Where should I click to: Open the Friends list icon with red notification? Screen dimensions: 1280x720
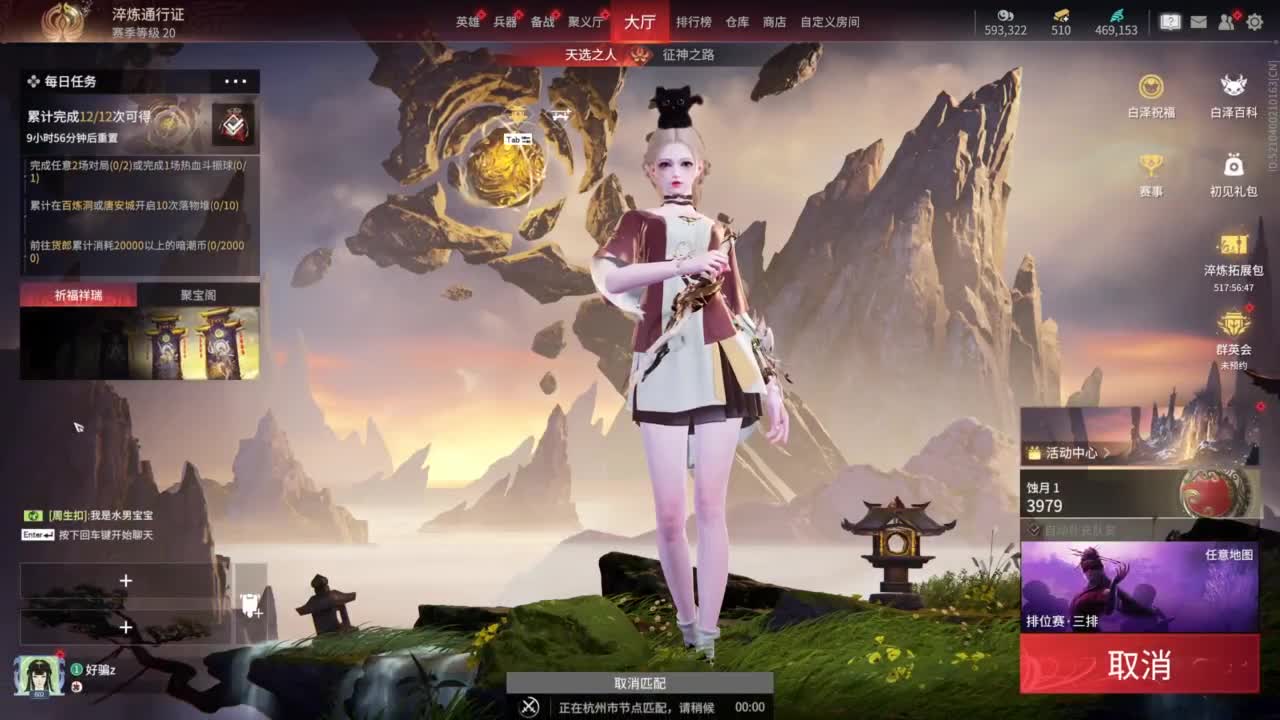[x=1224, y=21]
